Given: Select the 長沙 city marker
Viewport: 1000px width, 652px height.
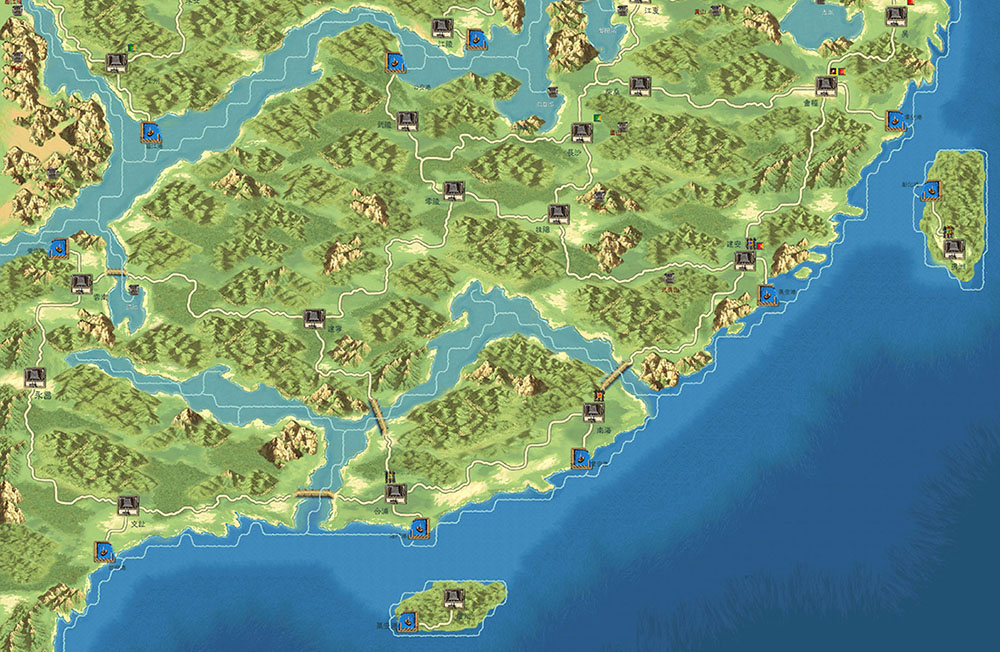Looking at the screenshot, I should [x=582, y=132].
